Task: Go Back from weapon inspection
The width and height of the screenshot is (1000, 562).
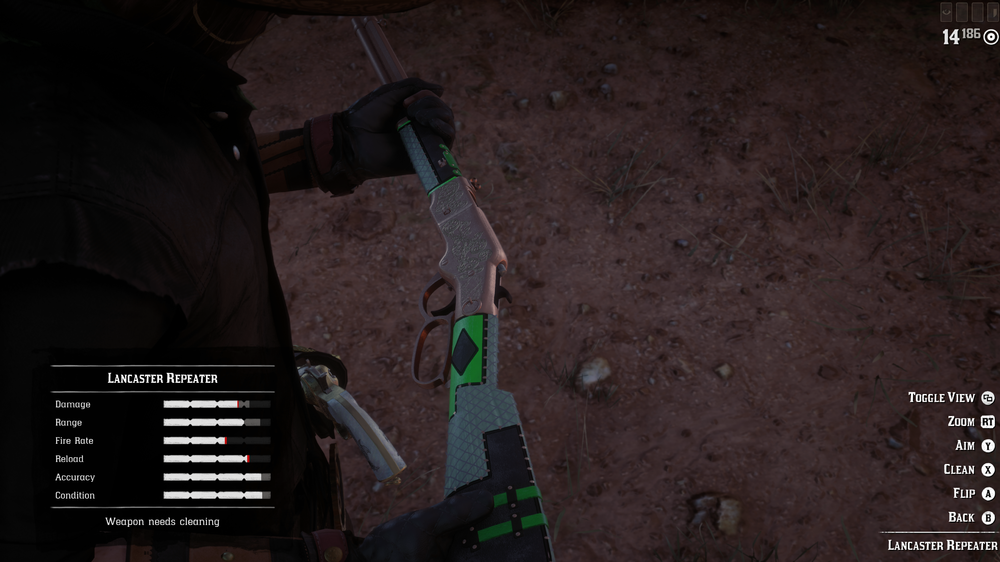Action: [x=961, y=518]
